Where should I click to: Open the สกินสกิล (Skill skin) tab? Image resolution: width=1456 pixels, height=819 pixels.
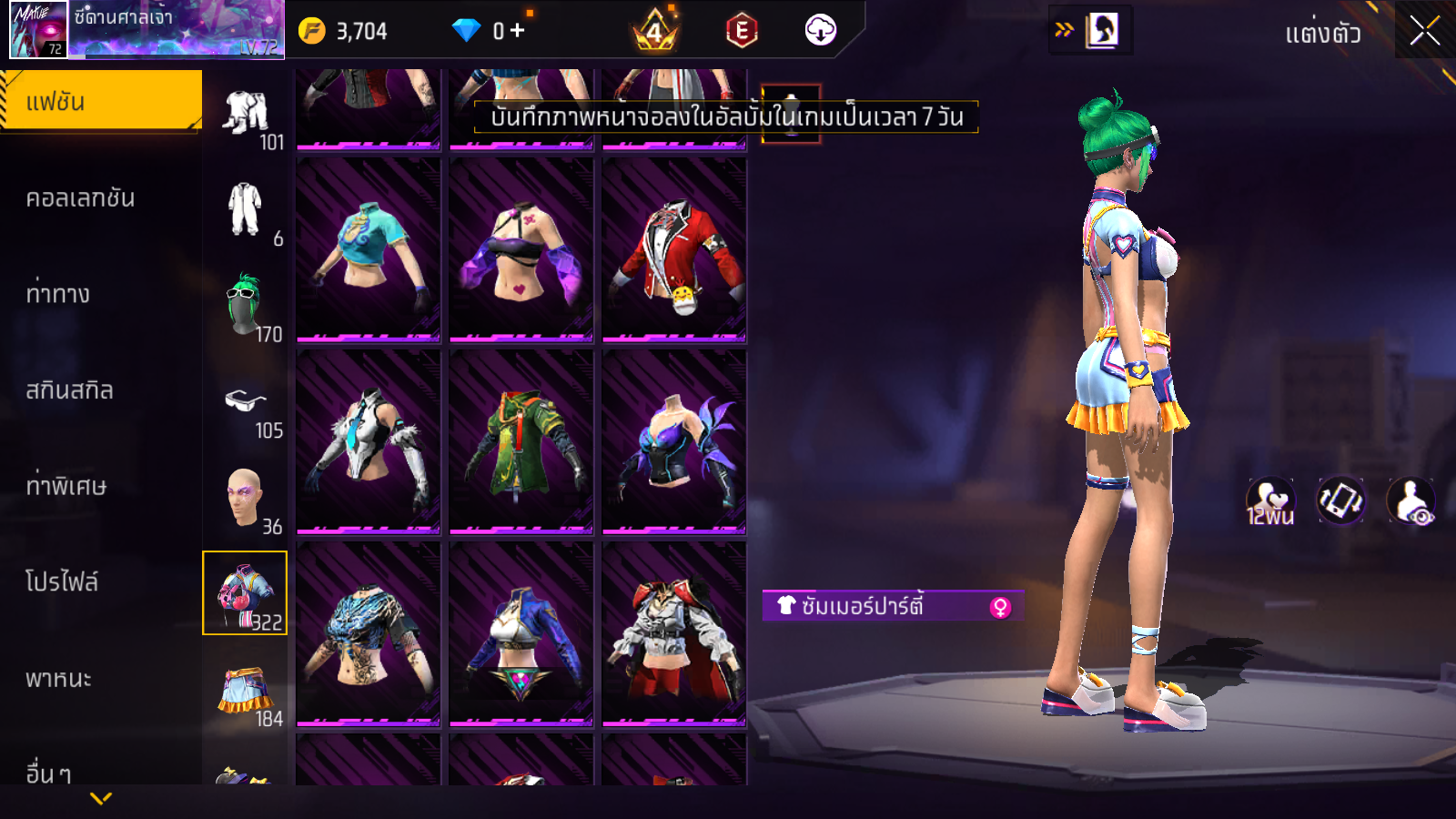tap(70, 390)
